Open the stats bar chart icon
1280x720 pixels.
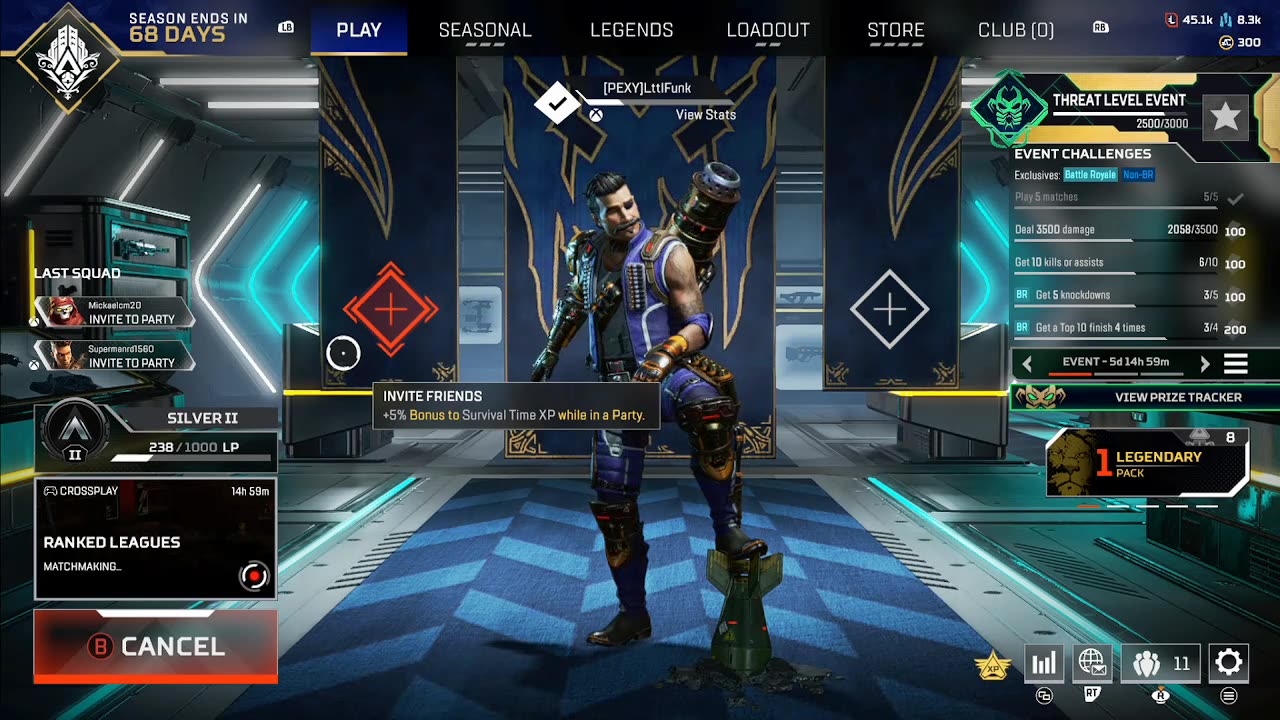(x=1044, y=662)
